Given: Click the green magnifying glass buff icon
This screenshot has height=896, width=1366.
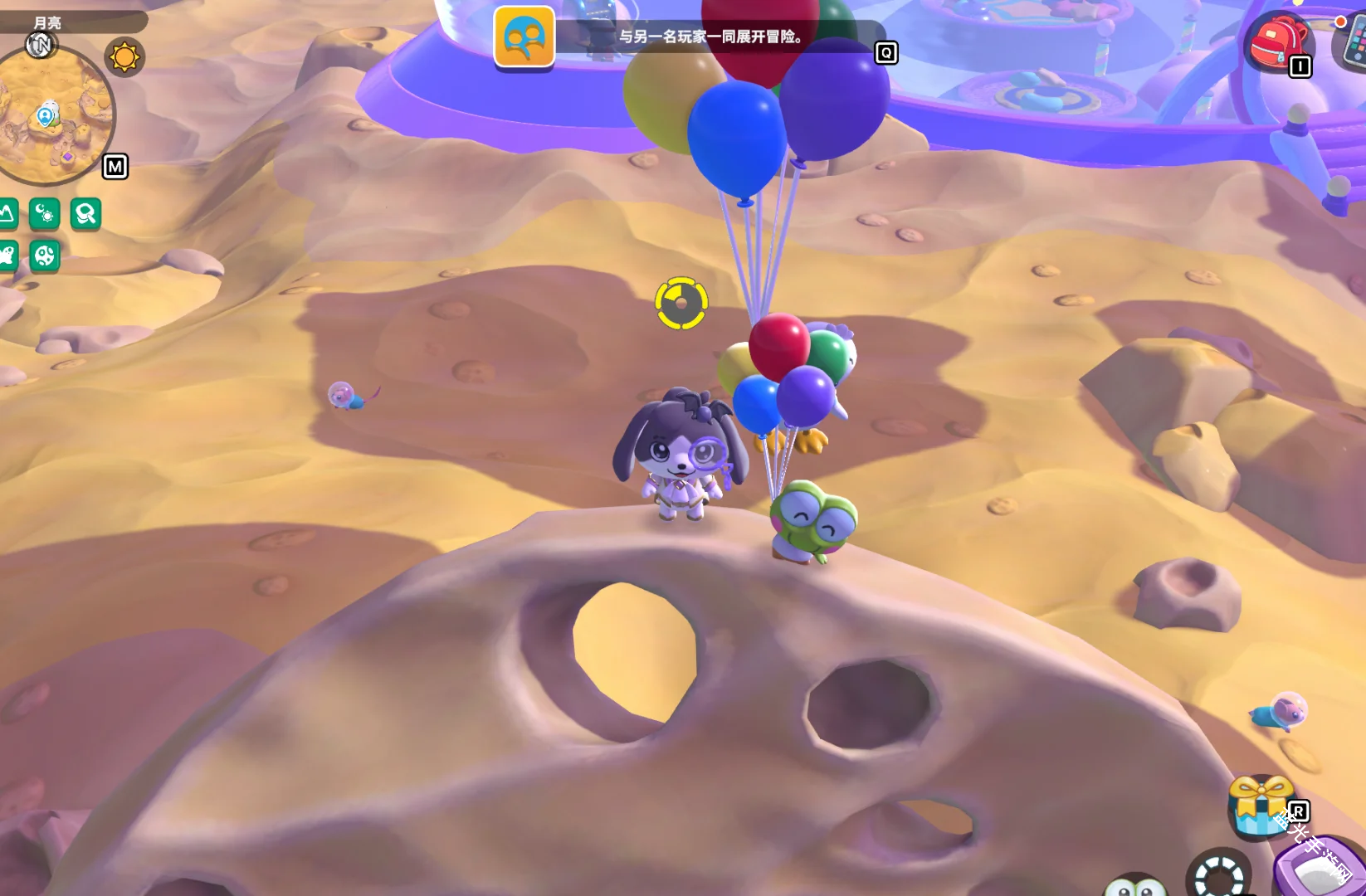Looking at the screenshot, I should [85, 214].
